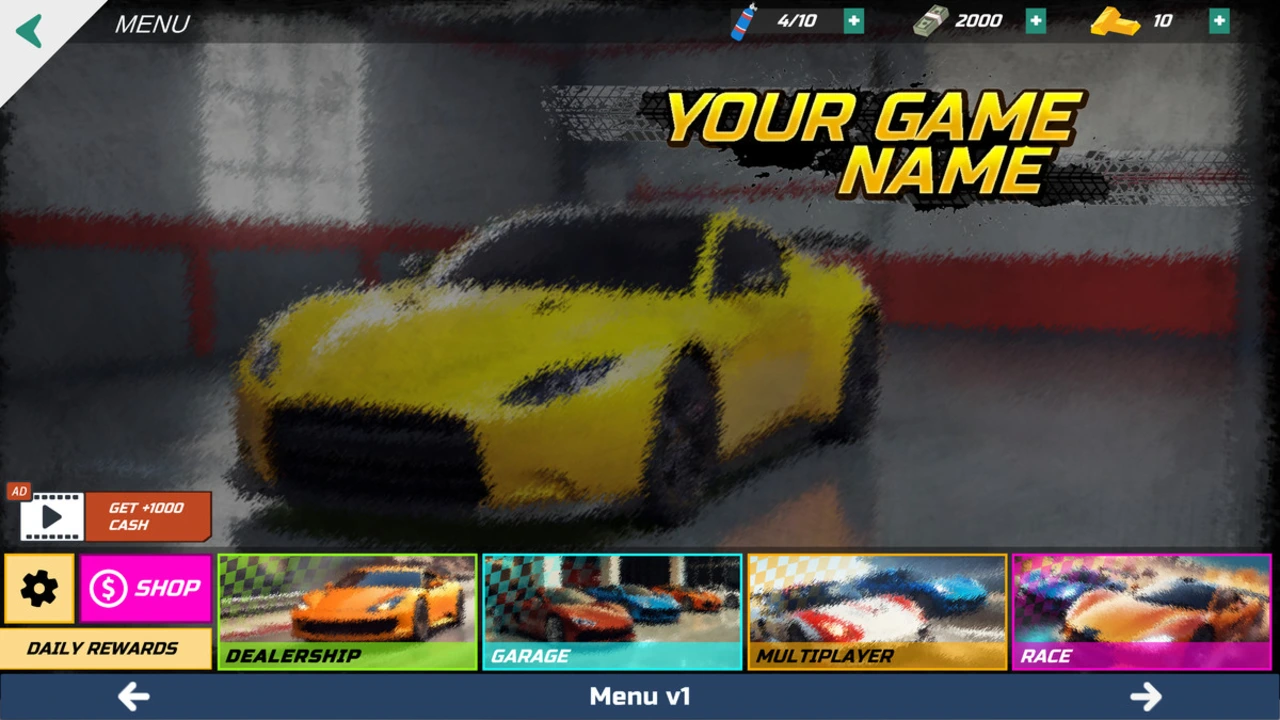Claim Daily Rewards
Image resolution: width=1280 pixels, height=720 pixels.
click(105, 648)
